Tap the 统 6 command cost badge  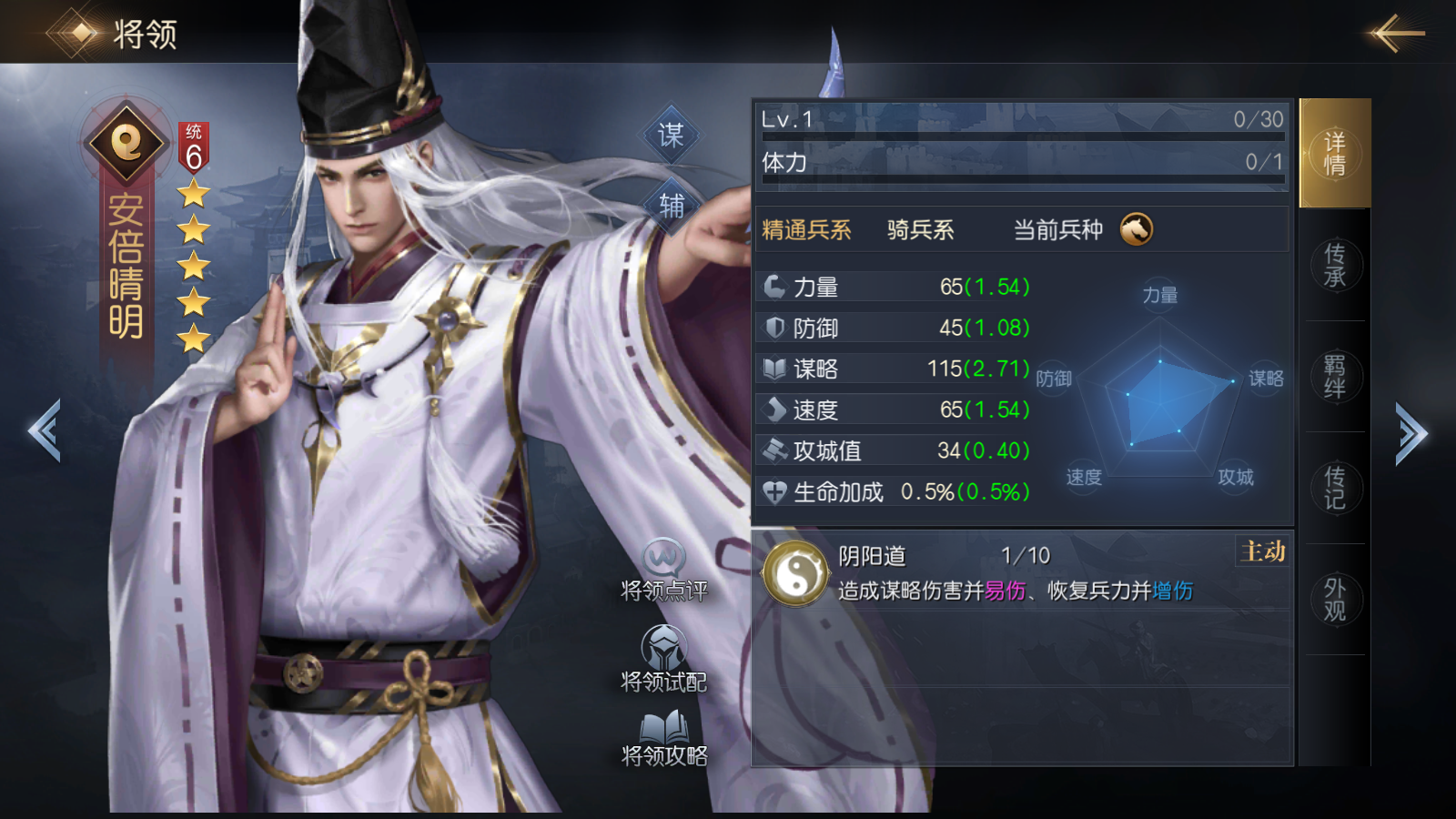(x=194, y=148)
